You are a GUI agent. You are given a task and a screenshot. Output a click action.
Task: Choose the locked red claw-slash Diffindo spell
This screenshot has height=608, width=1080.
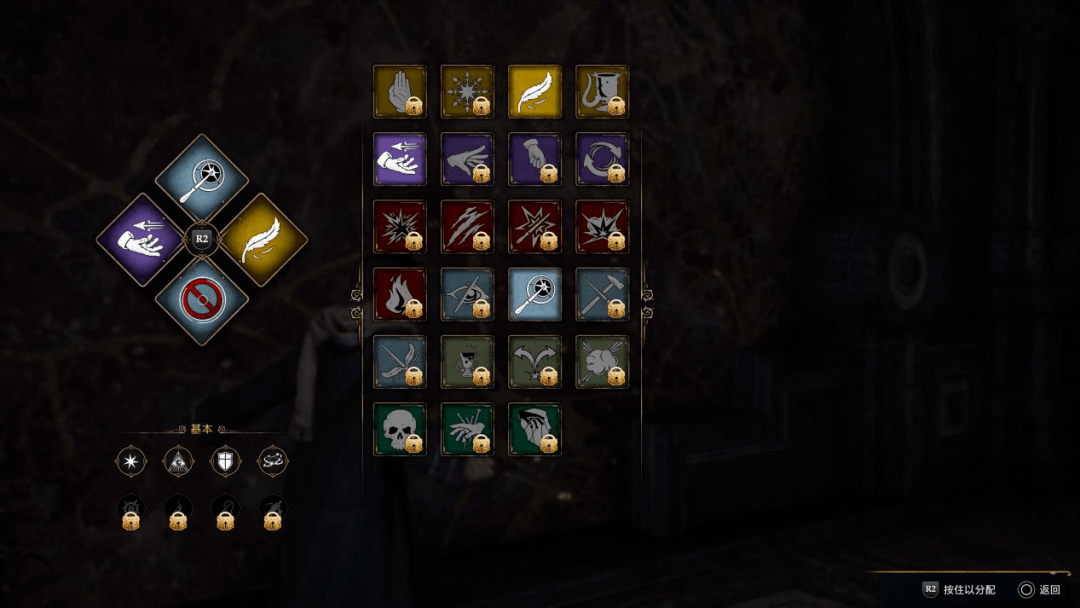467,227
